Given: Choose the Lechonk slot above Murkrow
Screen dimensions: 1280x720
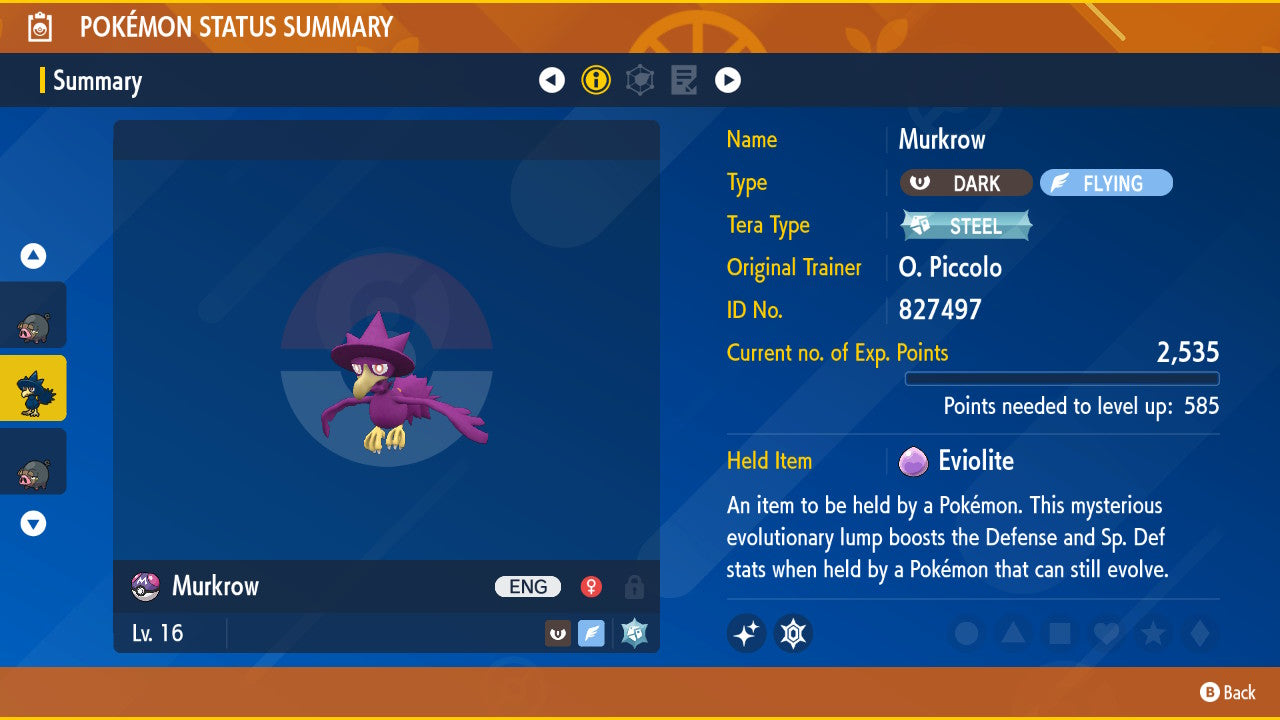Looking at the screenshot, I should point(33,315).
